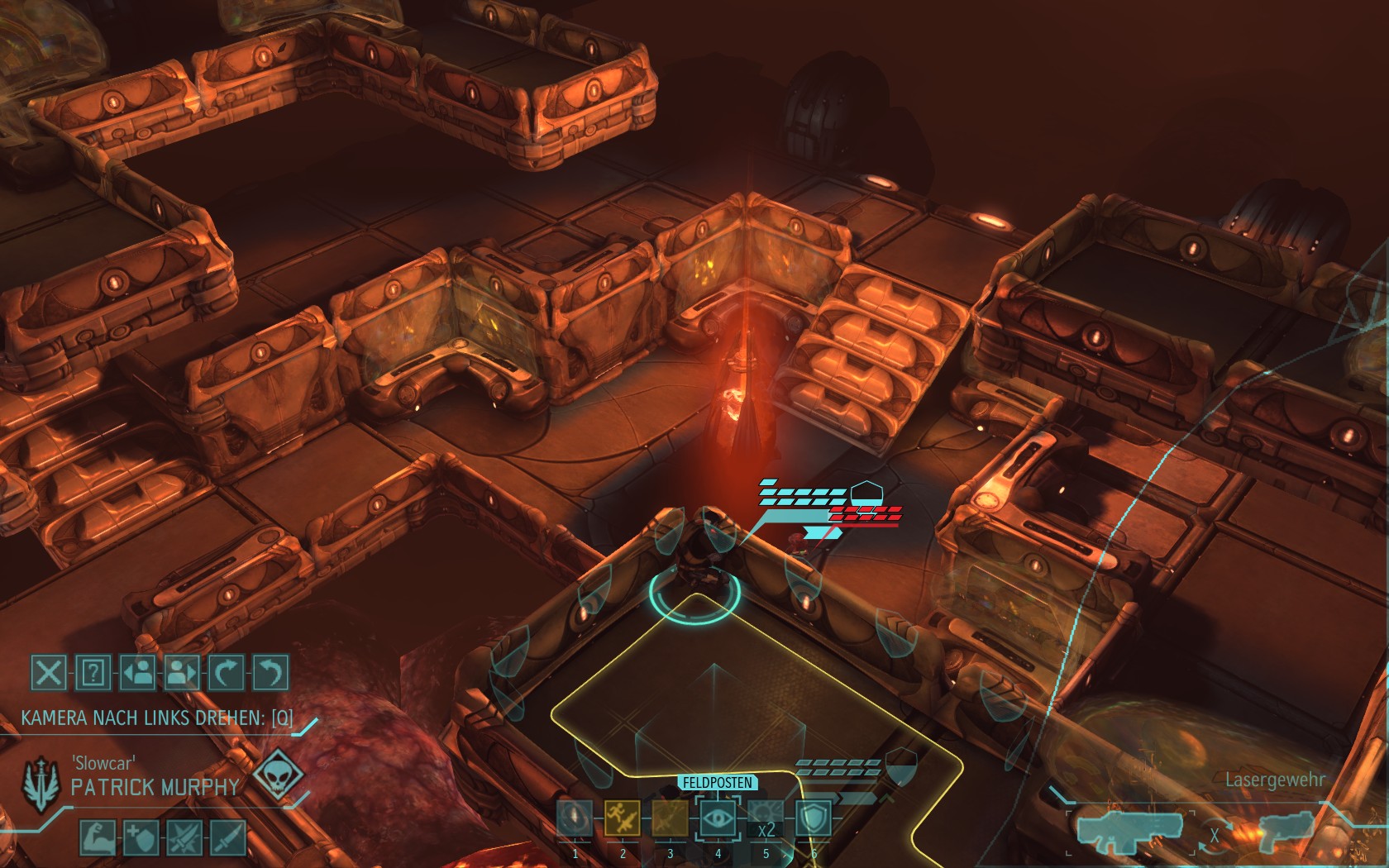The height and width of the screenshot is (868, 1389).
Task: Open the question mark info panel
Action: (93, 672)
